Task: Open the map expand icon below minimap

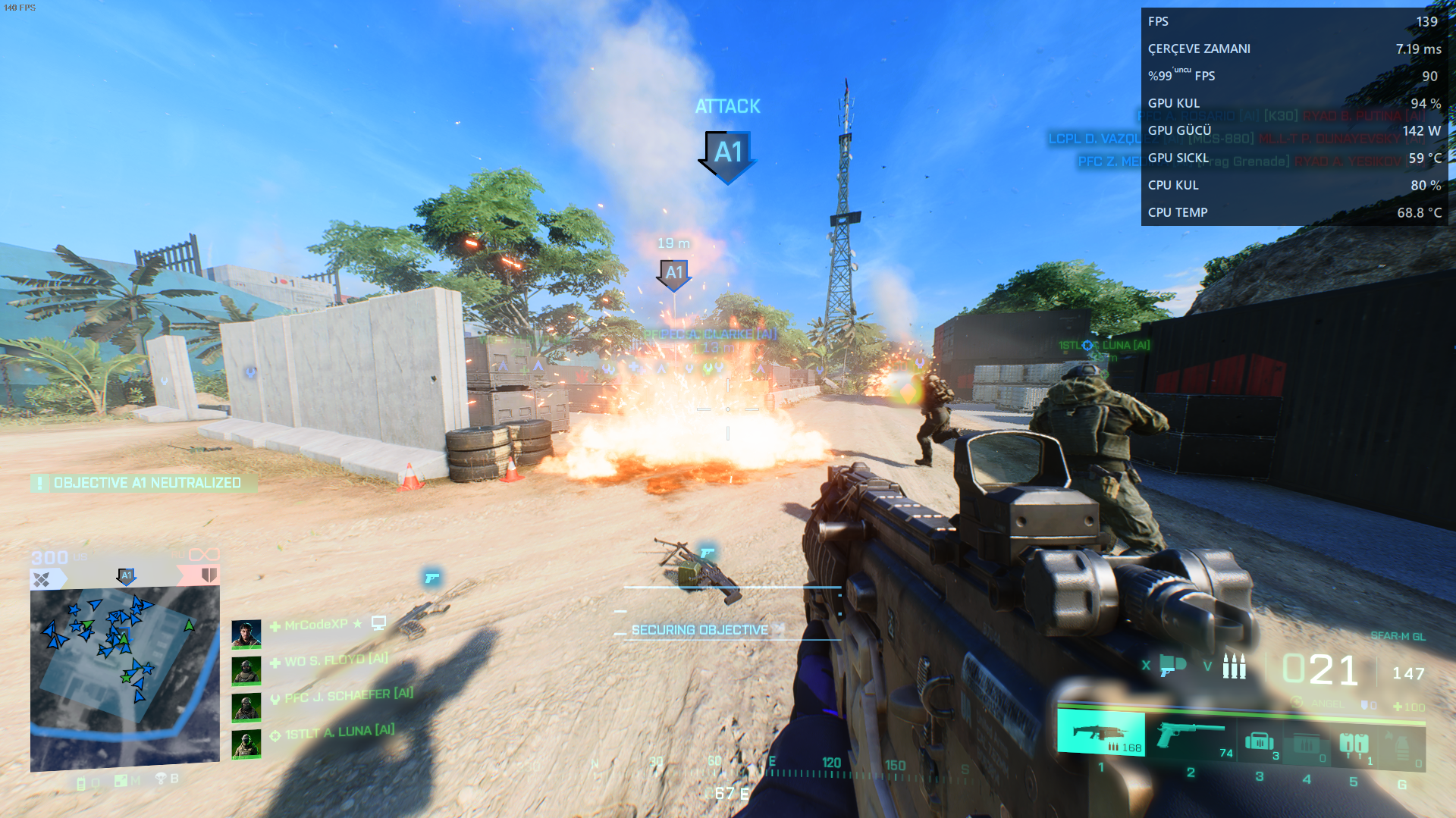Action: (x=121, y=780)
